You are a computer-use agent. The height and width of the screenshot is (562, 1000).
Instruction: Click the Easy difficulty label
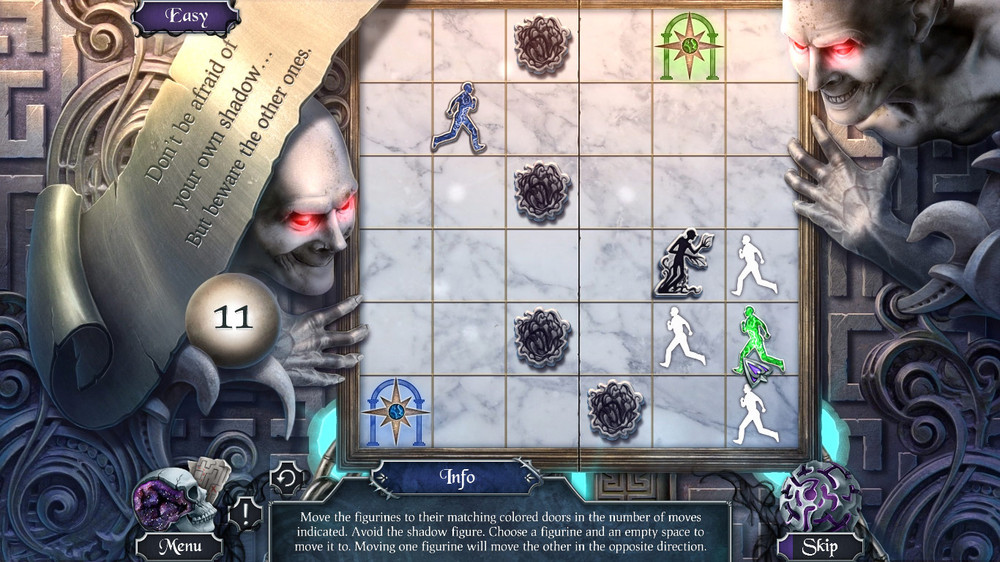[185, 16]
